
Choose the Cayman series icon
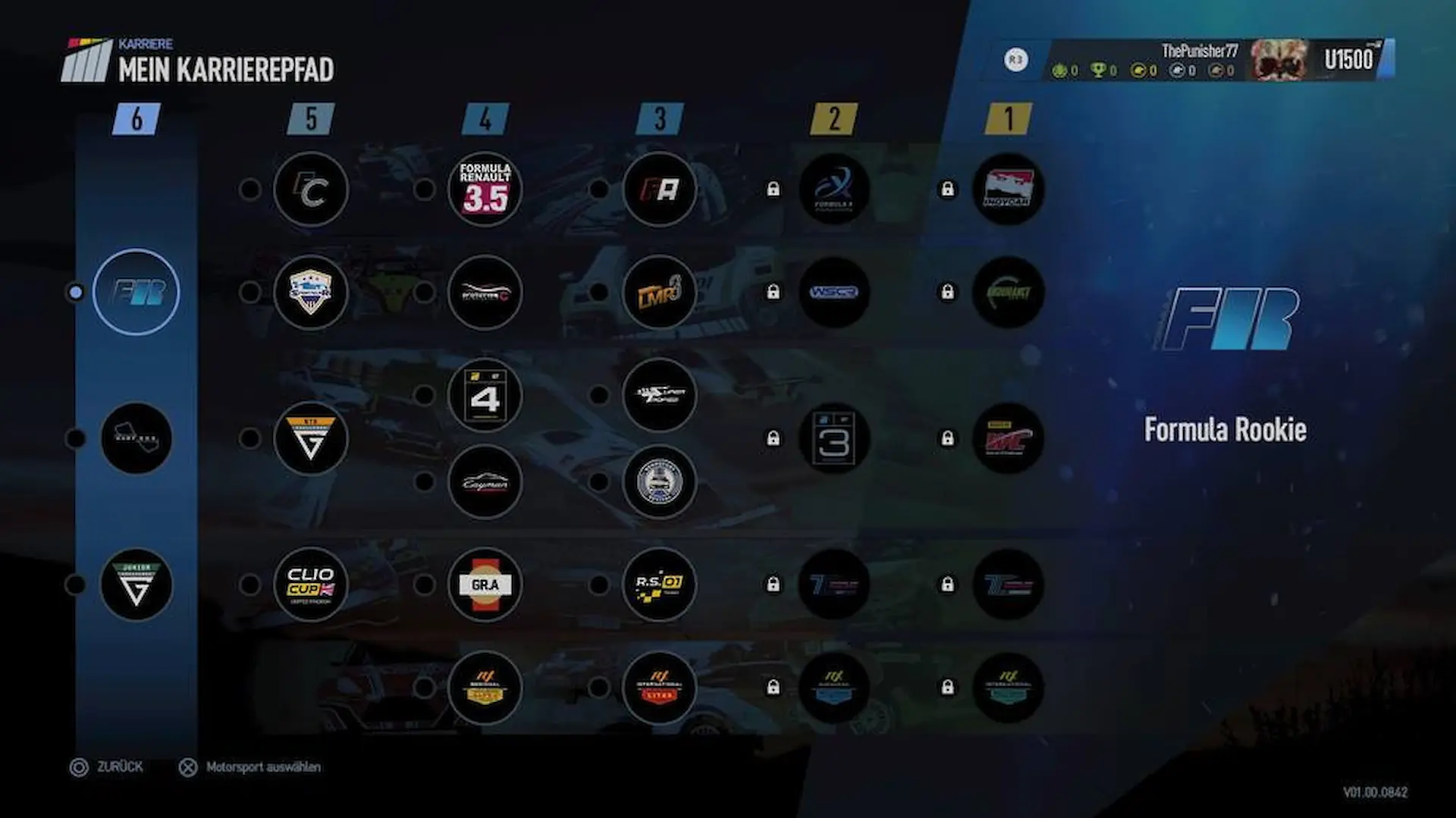[485, 481]
